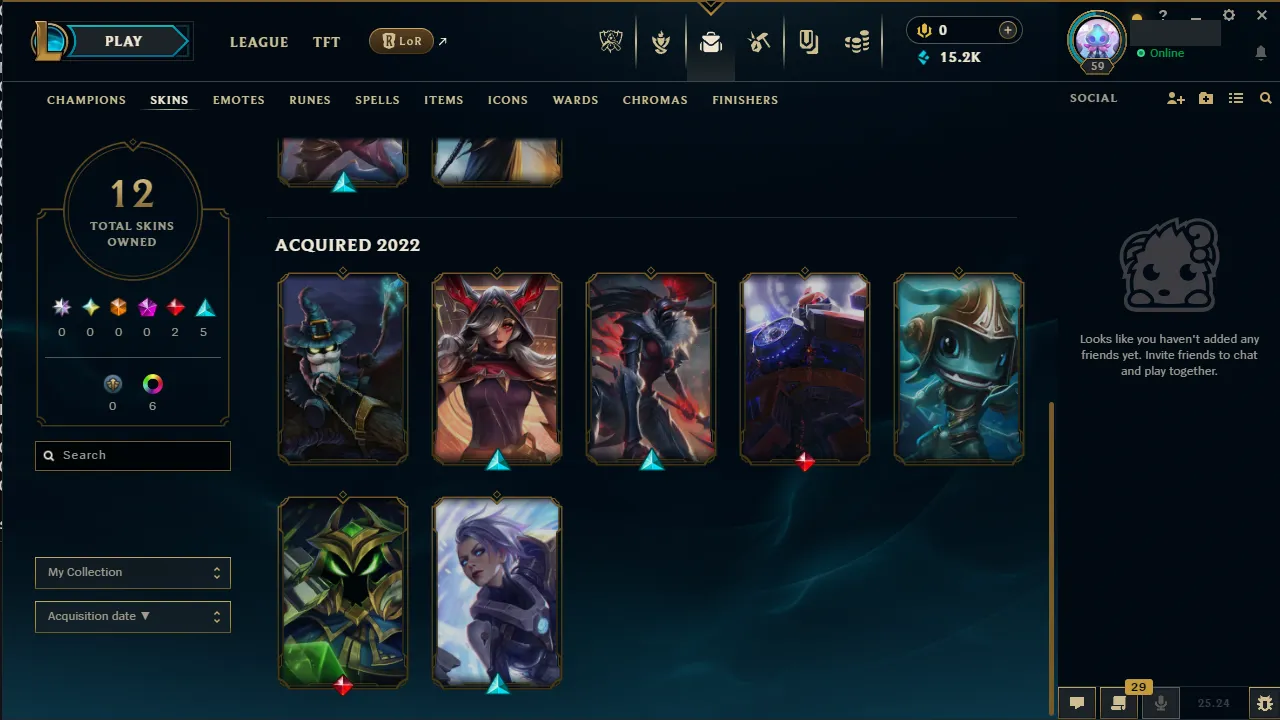Viewport: 1280px width, 720px height.
Task: Toggle the chroma color wheel filter
Action: [152, 383]
